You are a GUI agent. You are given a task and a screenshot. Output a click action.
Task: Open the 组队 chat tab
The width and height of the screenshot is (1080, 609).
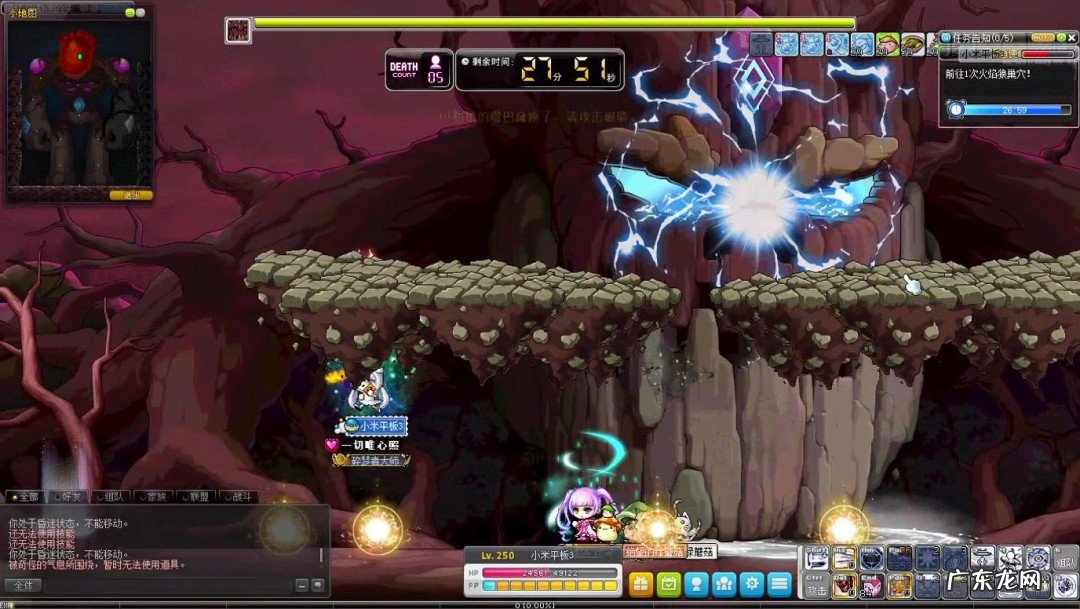tap(112, 497)
